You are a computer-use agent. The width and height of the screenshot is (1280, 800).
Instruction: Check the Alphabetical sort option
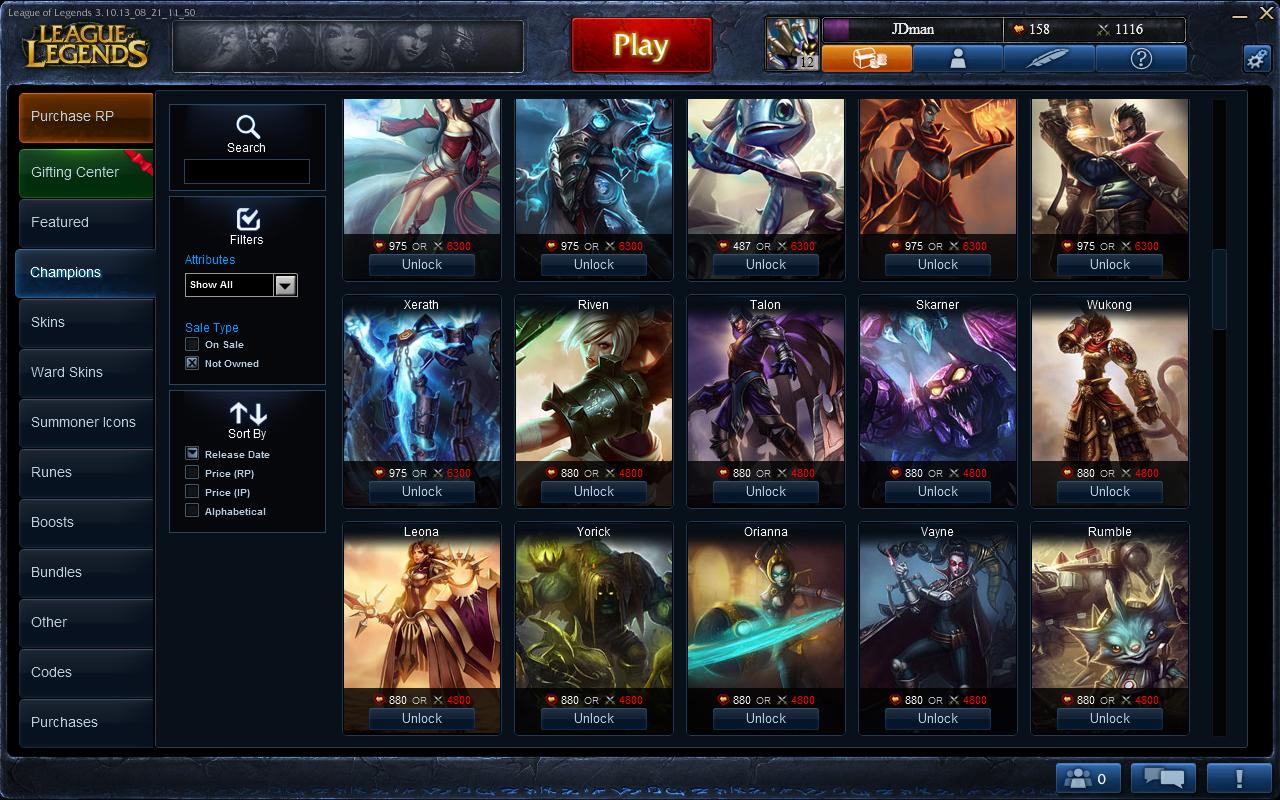coord(190,511)
